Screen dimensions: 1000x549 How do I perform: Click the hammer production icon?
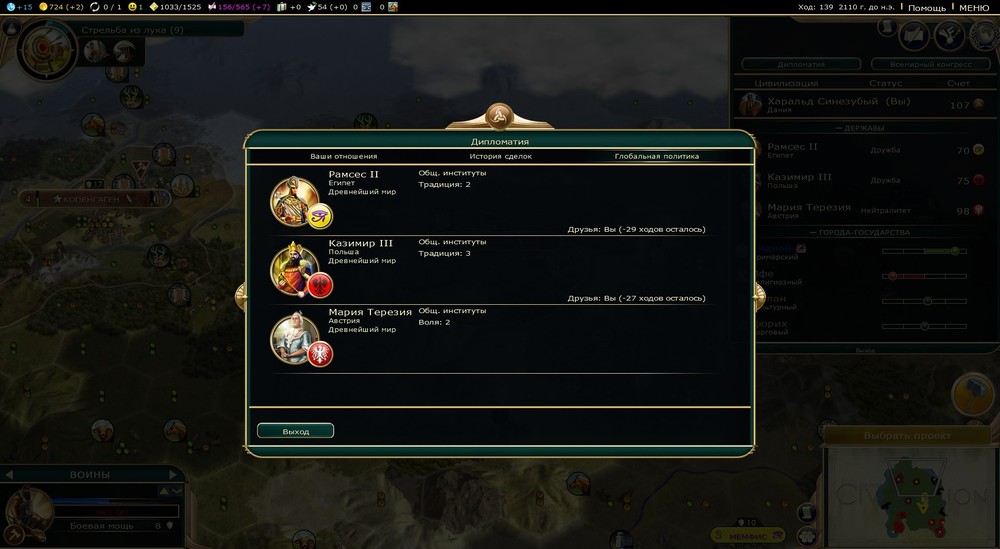tap(973, 393)
